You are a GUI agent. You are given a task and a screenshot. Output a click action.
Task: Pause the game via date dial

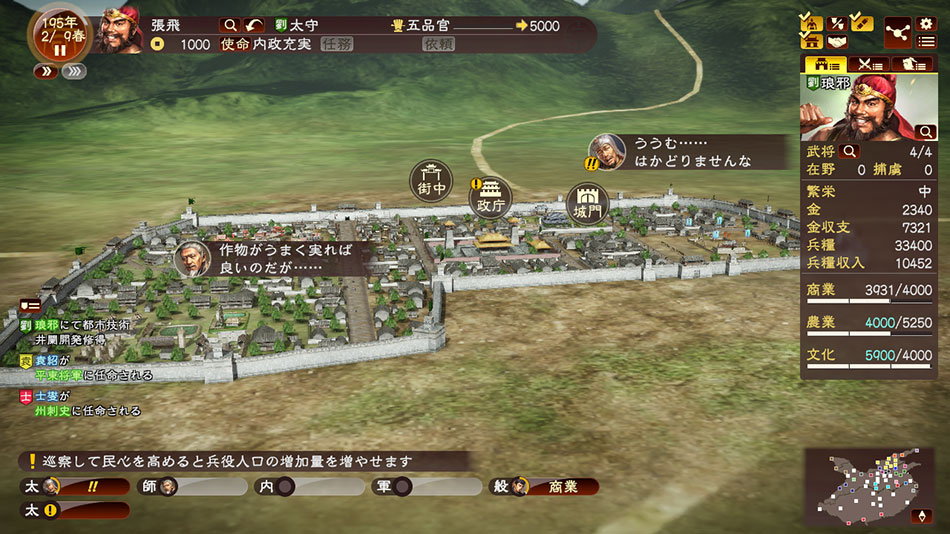[x=58, y=49]
